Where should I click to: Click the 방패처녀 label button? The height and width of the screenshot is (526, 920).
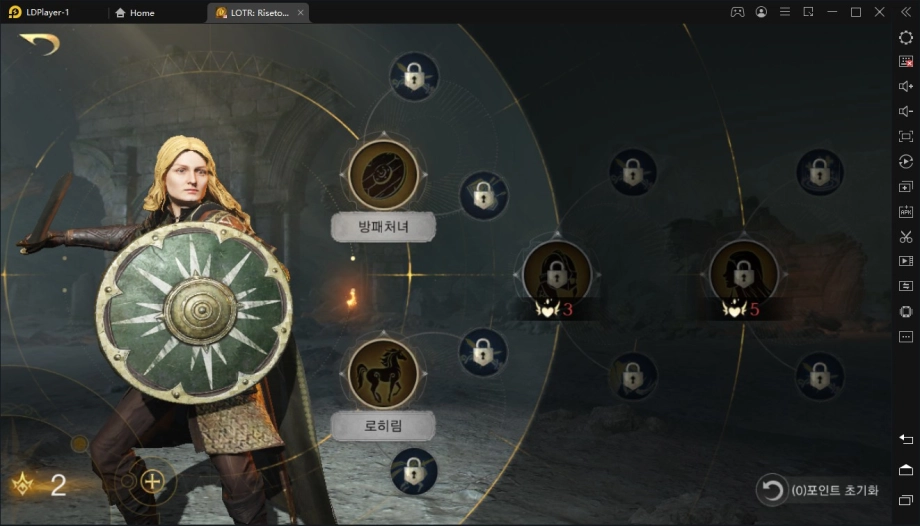pyautogui.click(x=383, y=227)
